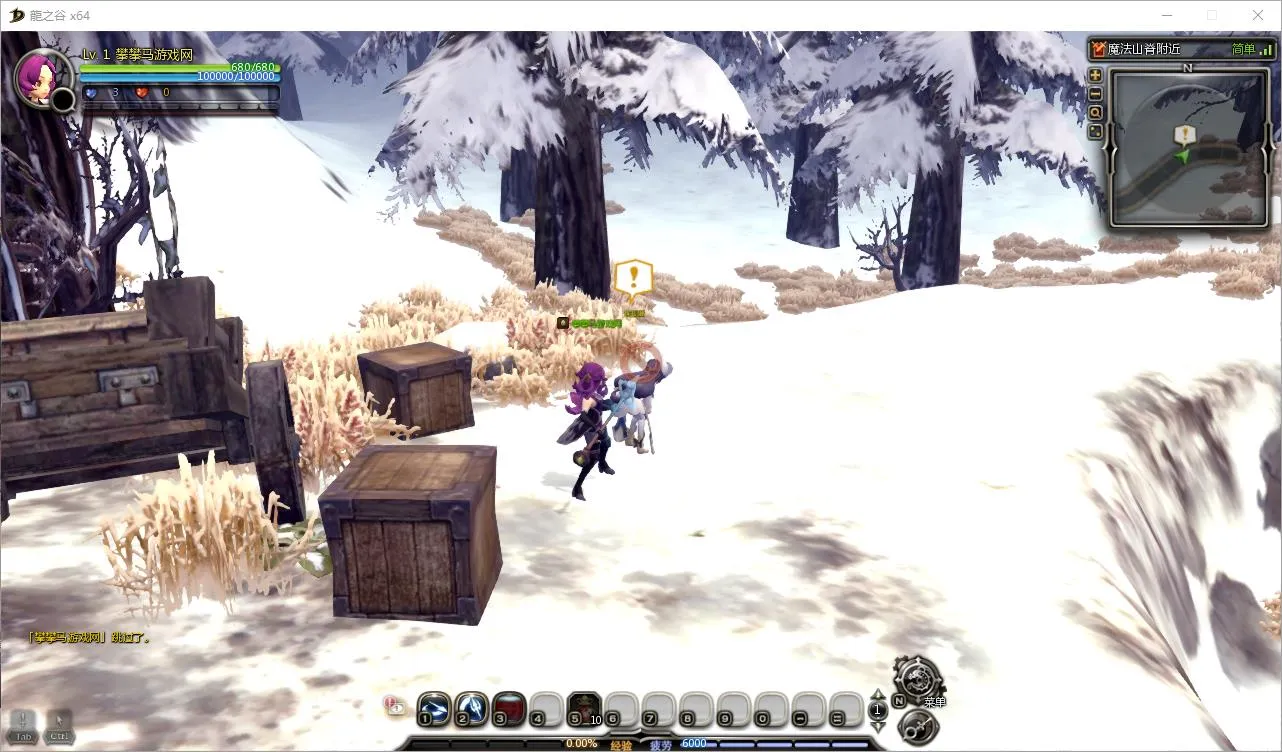
Task: Close the game window
Action: 1258,15
